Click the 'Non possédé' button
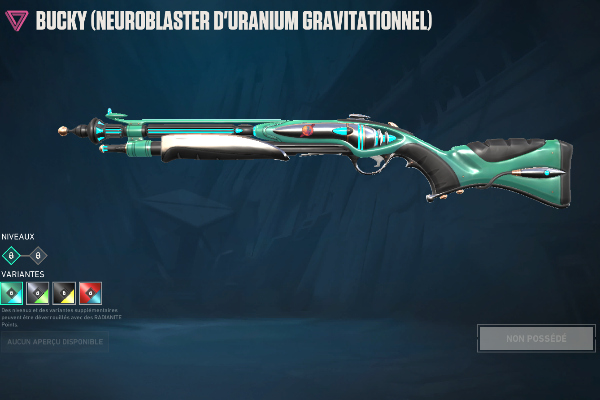 click(x=535, y=338)
